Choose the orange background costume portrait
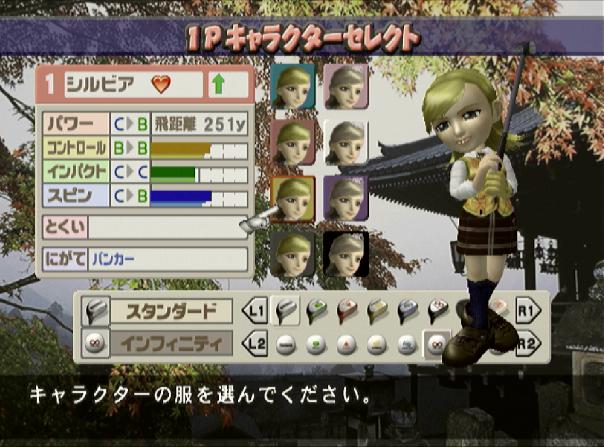Screen dimensions: 604x447 pyautogui.click(x=293, y=198)
